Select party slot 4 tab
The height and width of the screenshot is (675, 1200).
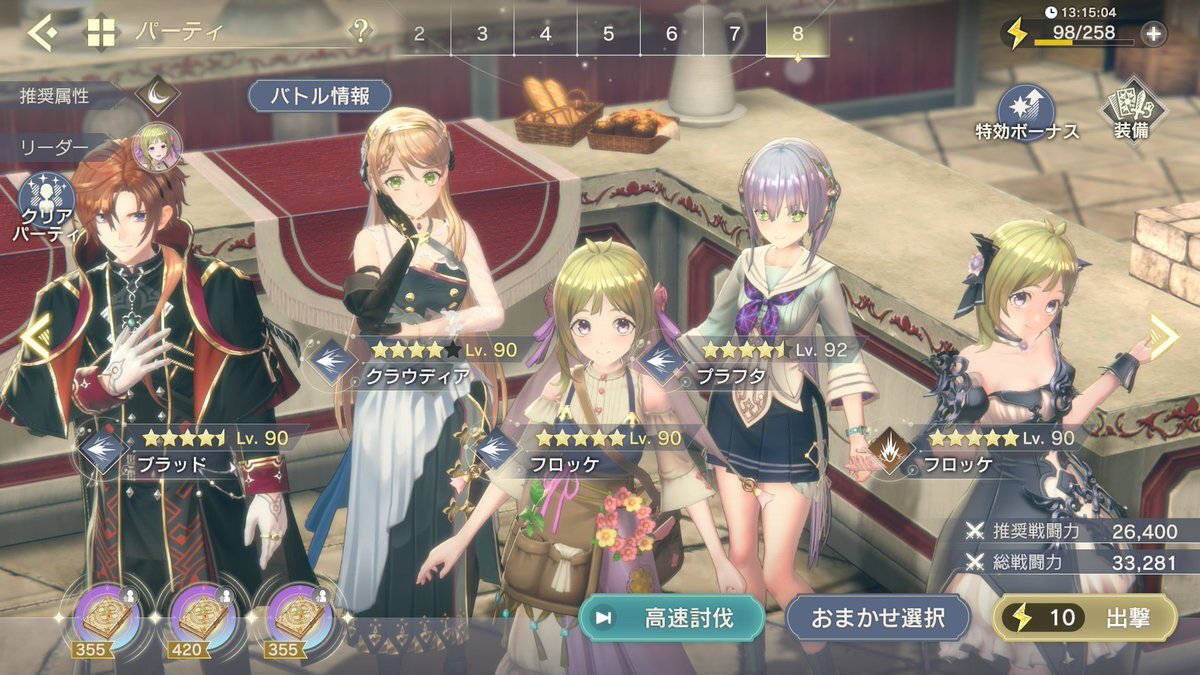click(545, 34)
